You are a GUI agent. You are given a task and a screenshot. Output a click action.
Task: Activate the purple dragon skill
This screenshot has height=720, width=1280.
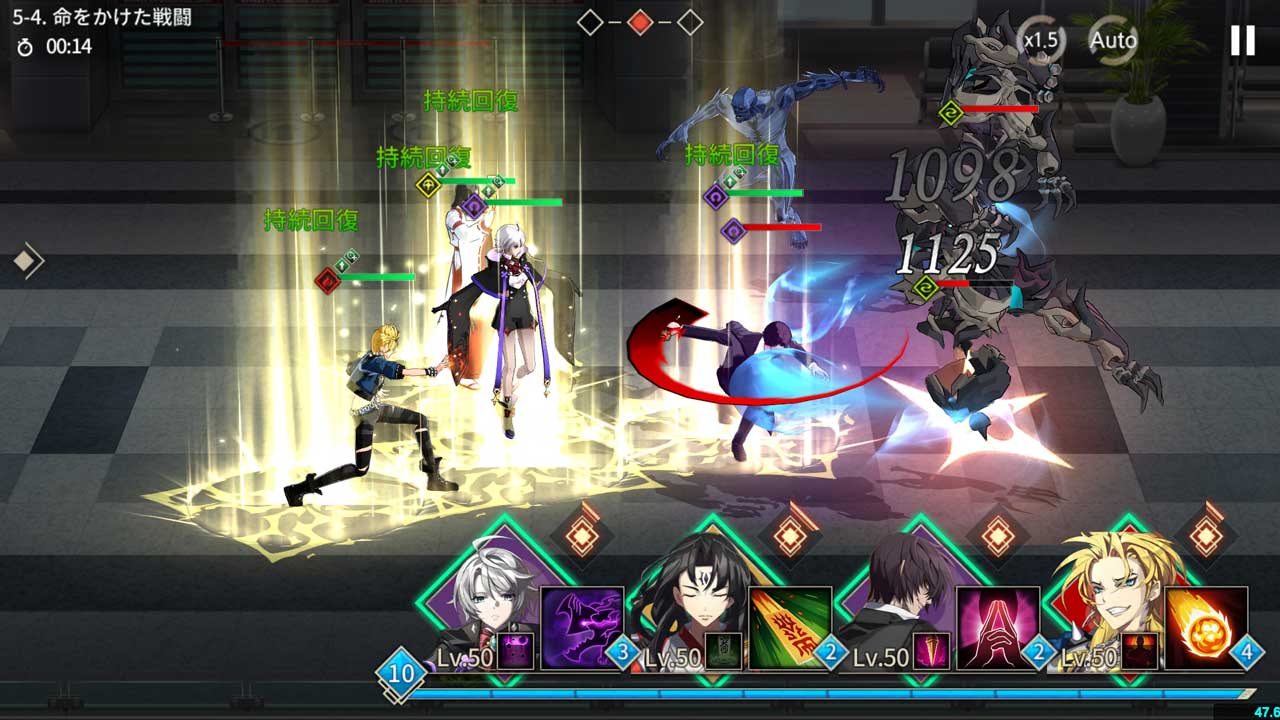point(581,628)
